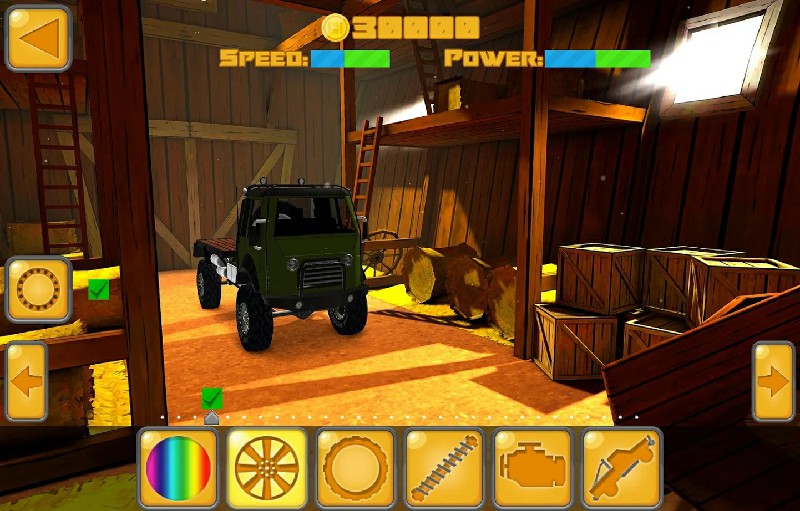This screenshot has width=800, height=511.
Task: Go back using the top-left arrow button
Action: [38, 38]
